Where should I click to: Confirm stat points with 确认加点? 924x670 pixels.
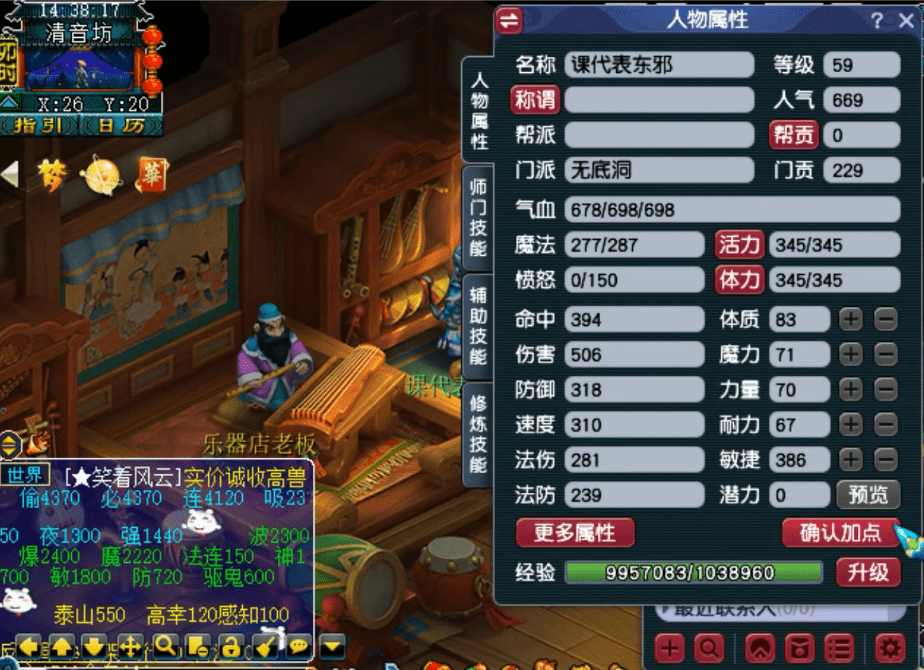coord(840,533)
